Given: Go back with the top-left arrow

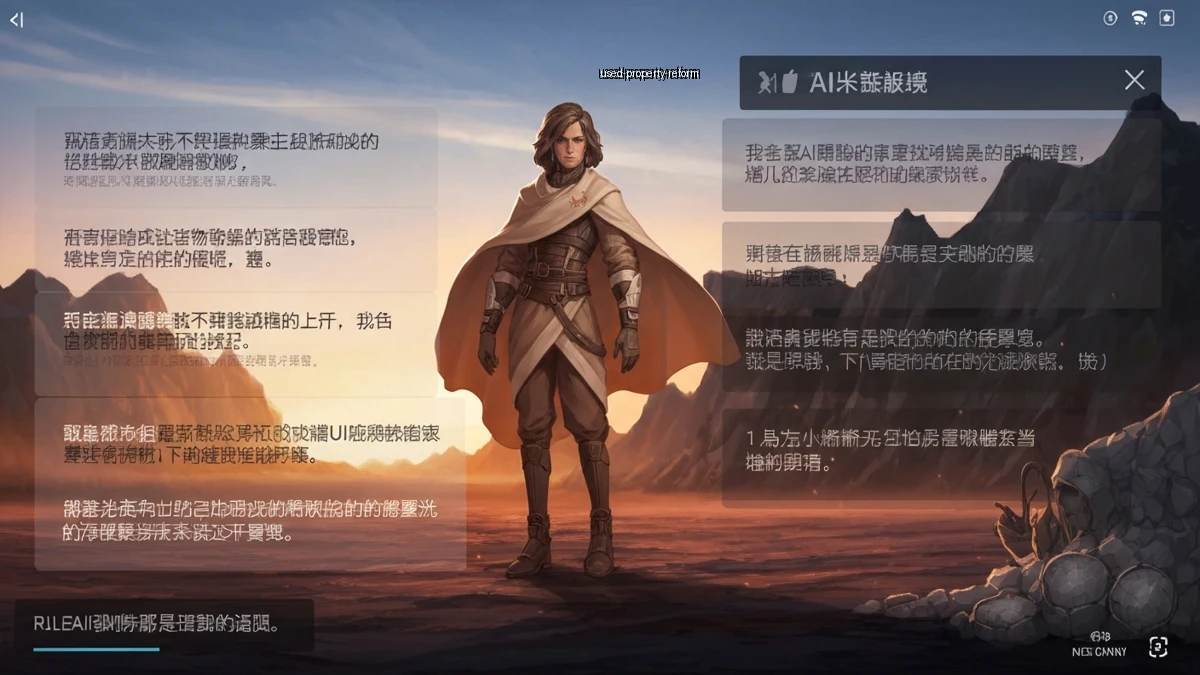Looking at the screenshot, I should click(x=16, y=20).
